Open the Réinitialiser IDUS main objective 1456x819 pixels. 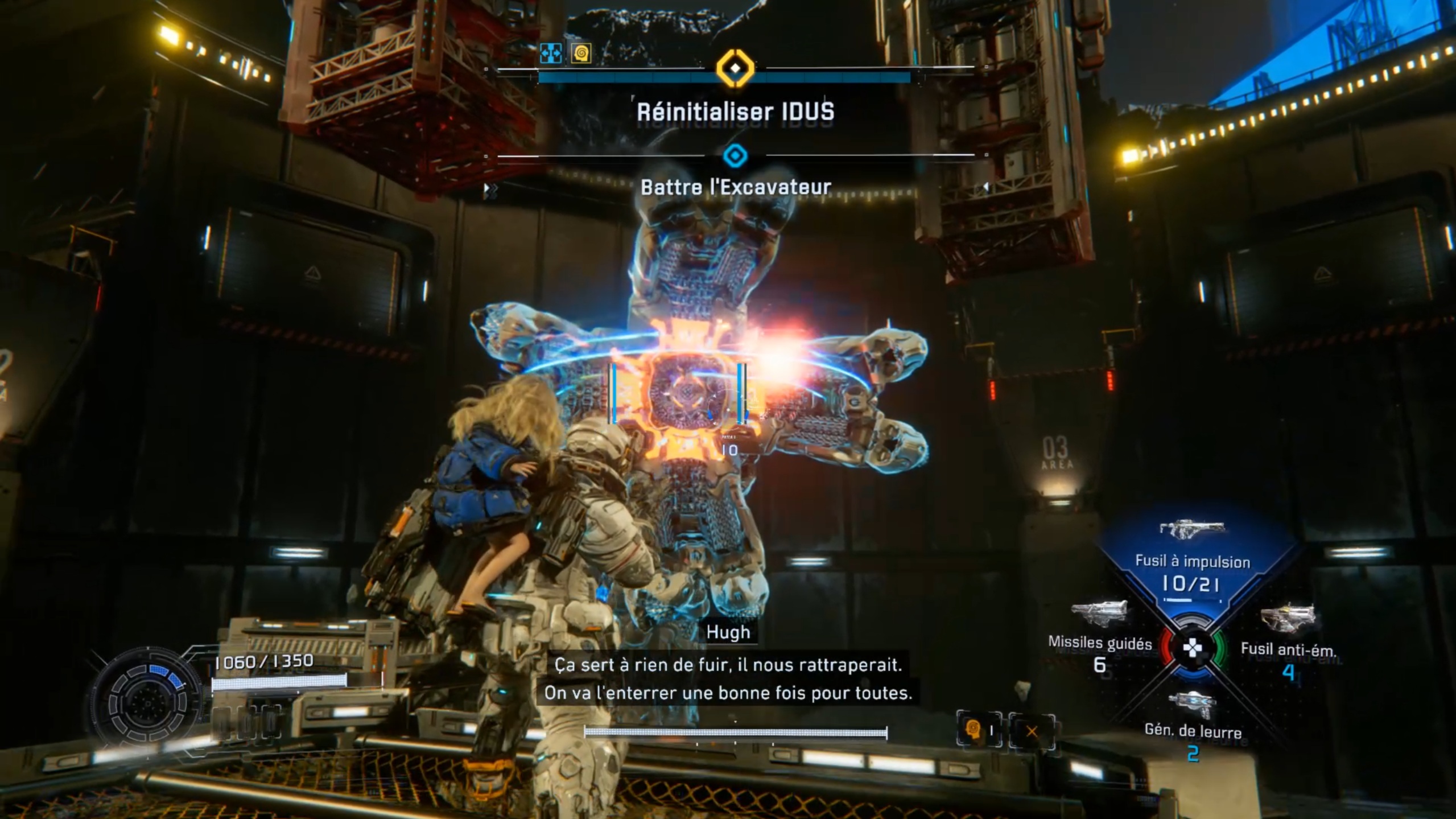735,112
